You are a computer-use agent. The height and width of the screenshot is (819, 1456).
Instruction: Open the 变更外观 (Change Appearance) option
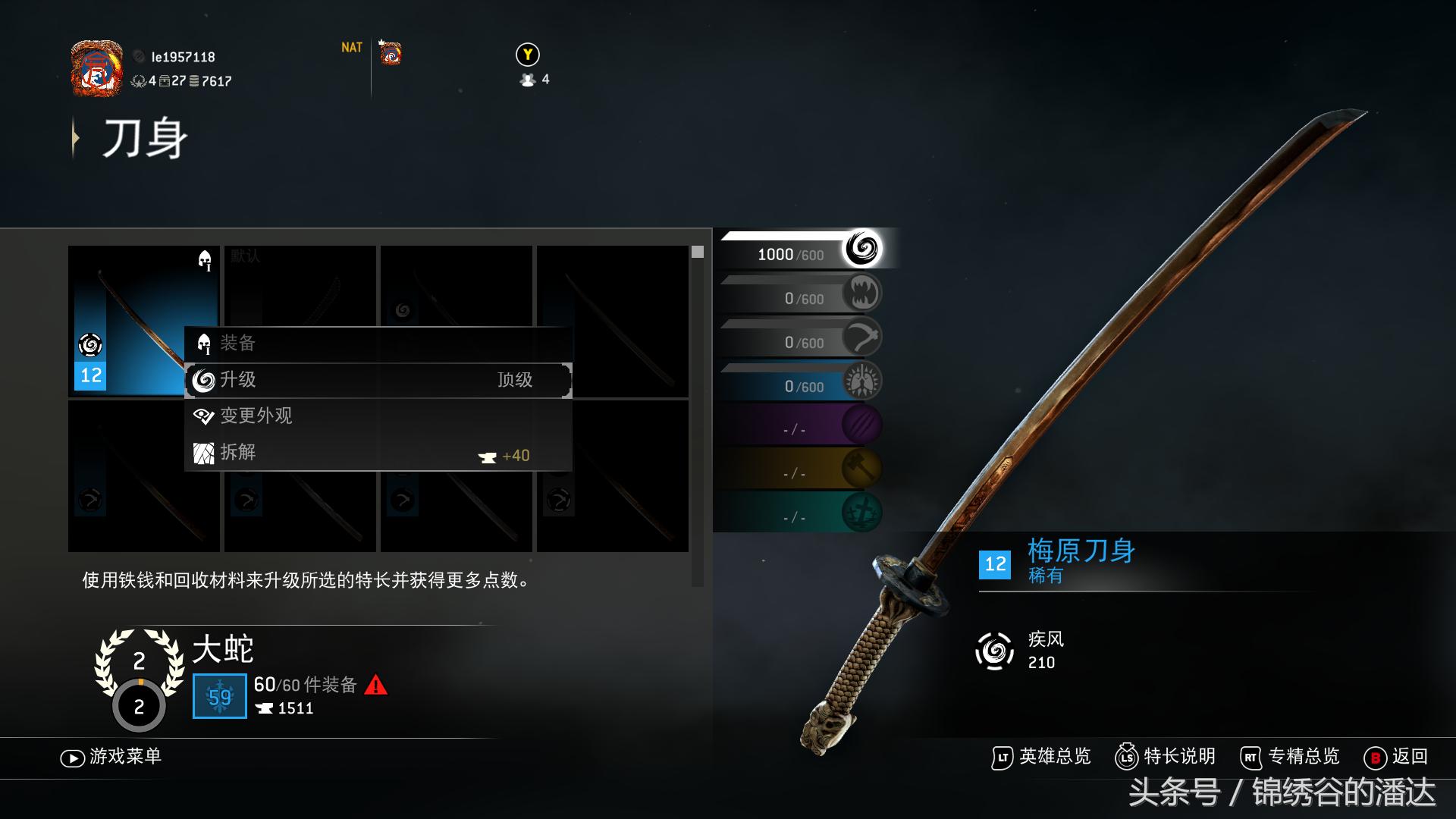(378, 416)
